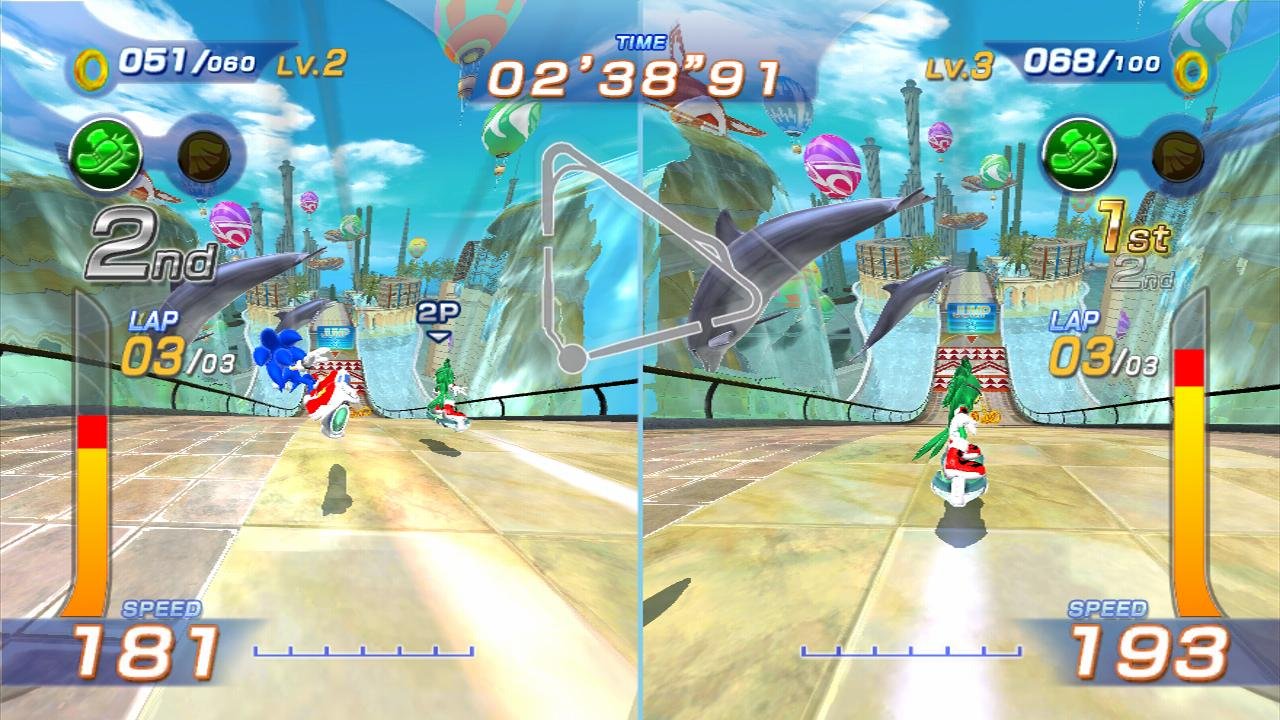The image size is (1280, 720).
Task: Select the dimmed wing gear icon on Sonic's screen
Action: 205,154
